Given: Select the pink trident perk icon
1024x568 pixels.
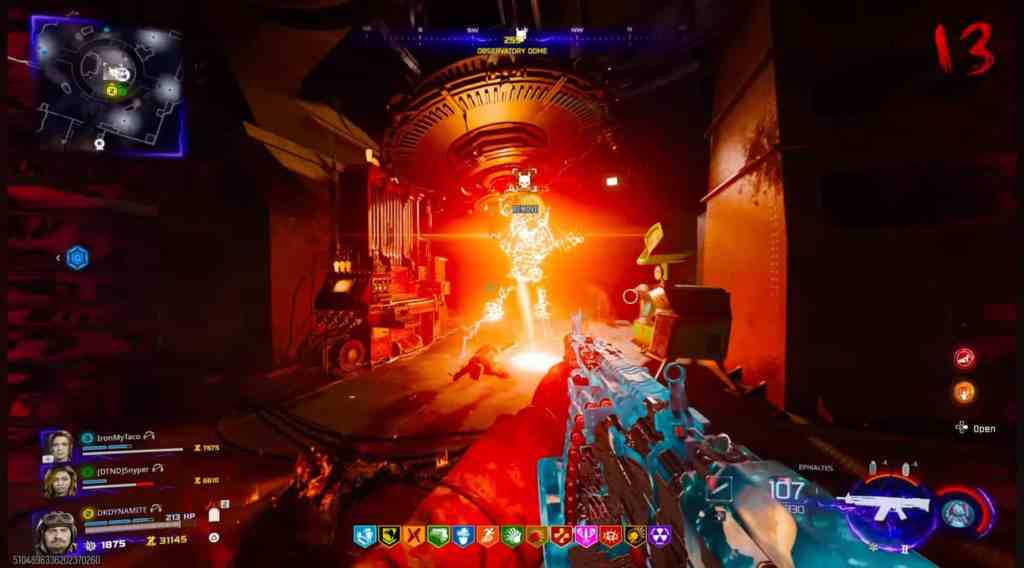Looking at the screenshot, I should 586,536.
